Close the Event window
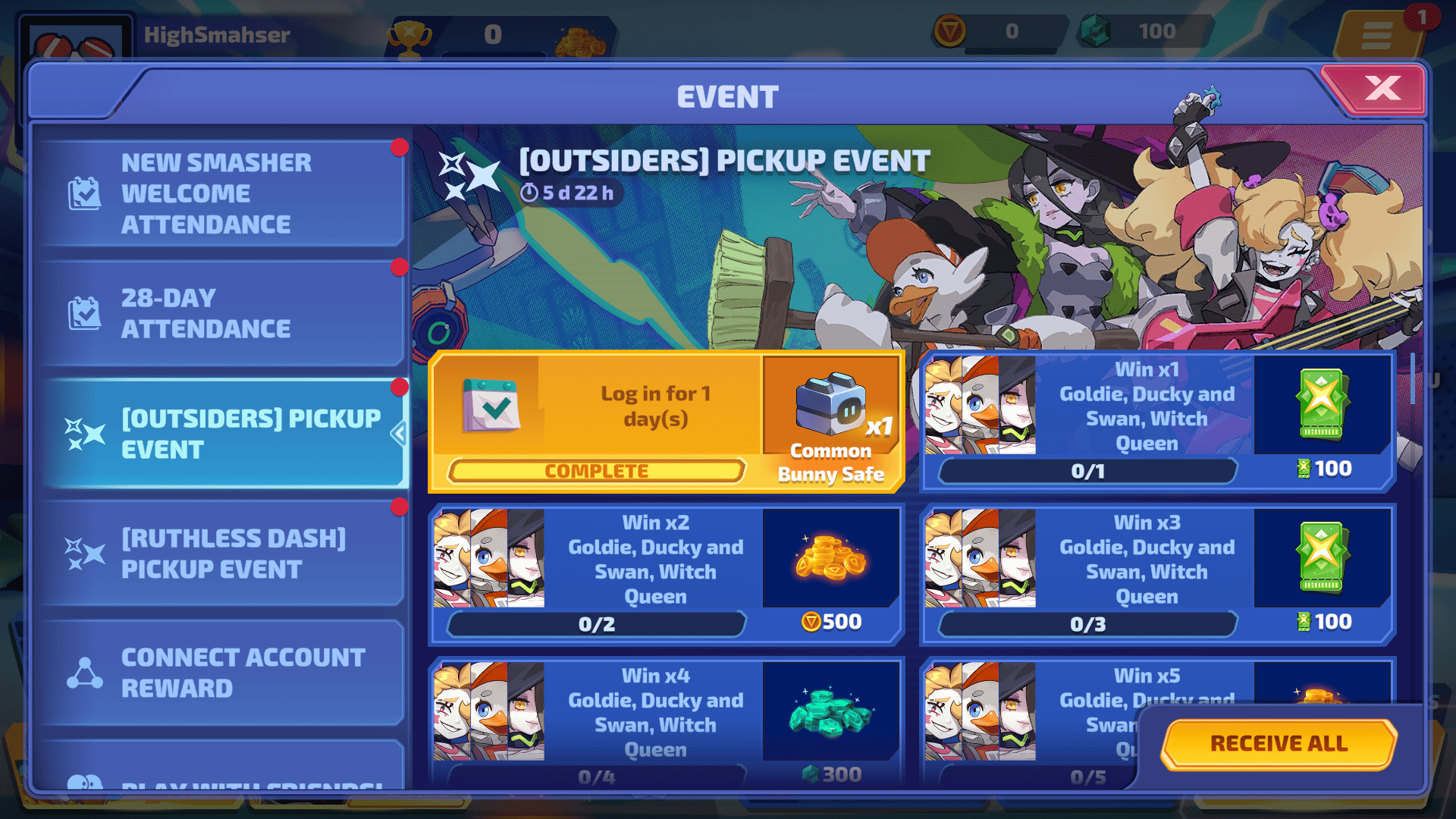 coord(1382,89)
